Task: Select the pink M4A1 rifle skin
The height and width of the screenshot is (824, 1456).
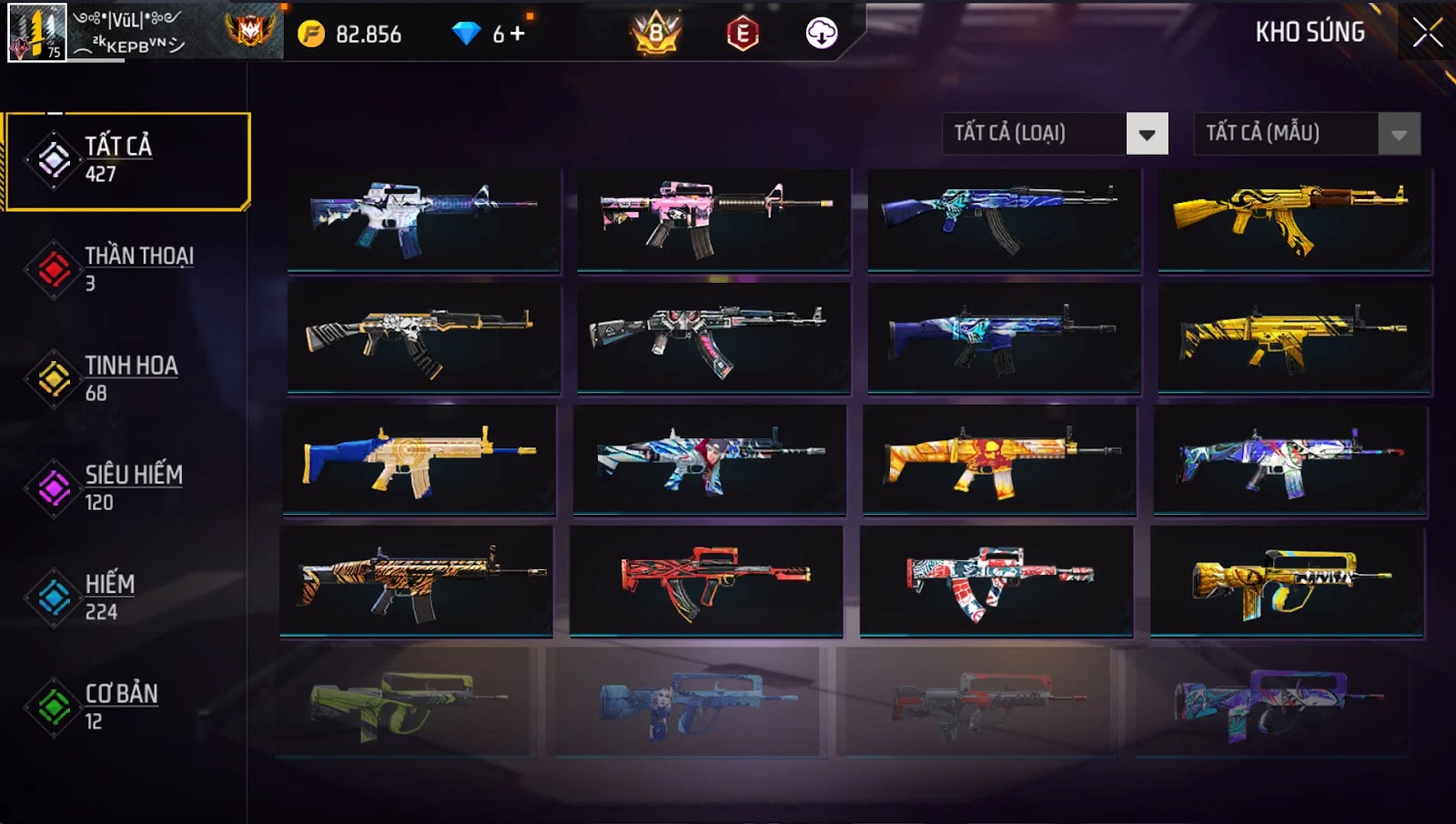Action: pos(713,219)
